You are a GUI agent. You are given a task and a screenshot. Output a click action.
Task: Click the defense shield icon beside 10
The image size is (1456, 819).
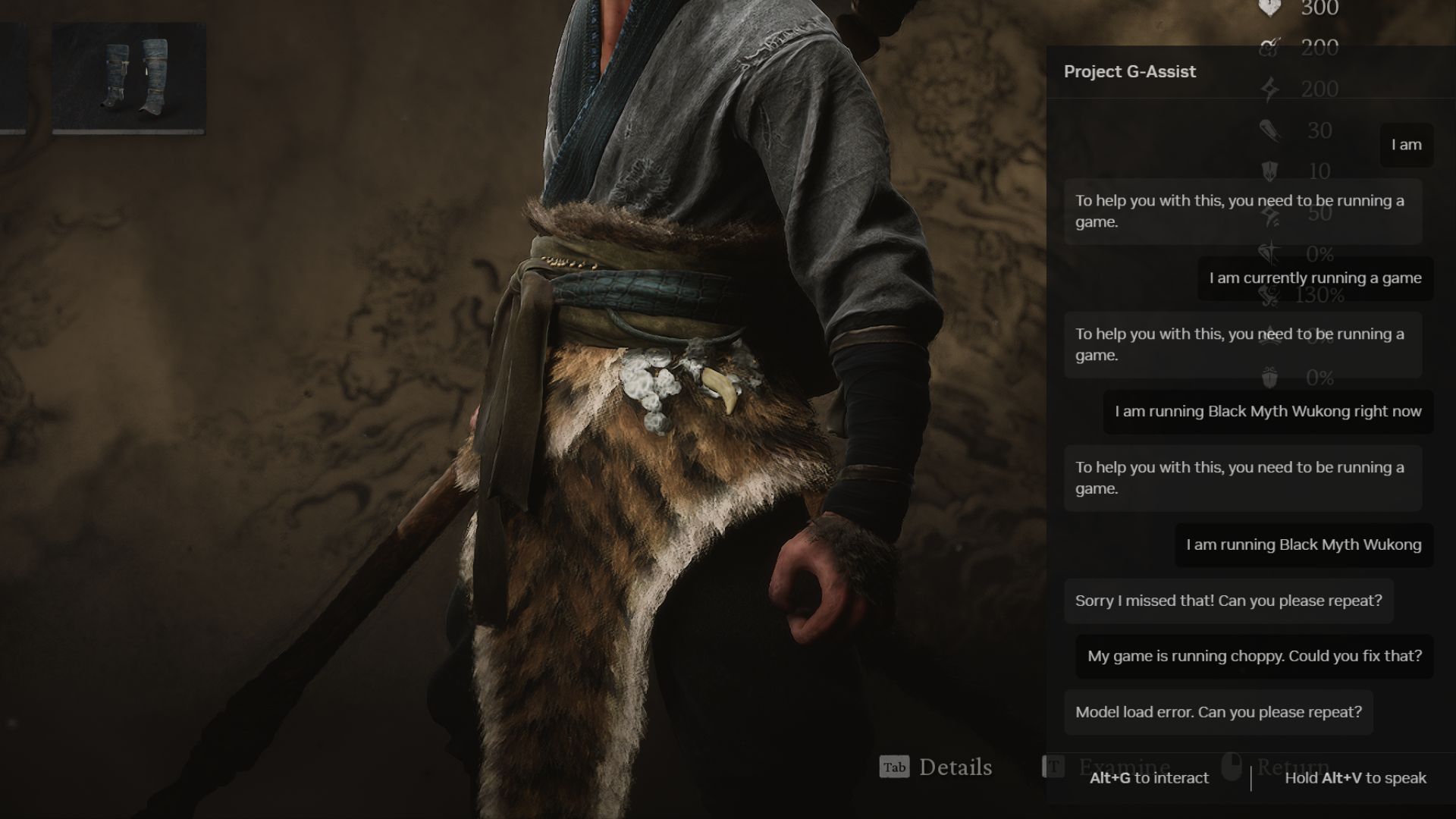pos(1268,170)
